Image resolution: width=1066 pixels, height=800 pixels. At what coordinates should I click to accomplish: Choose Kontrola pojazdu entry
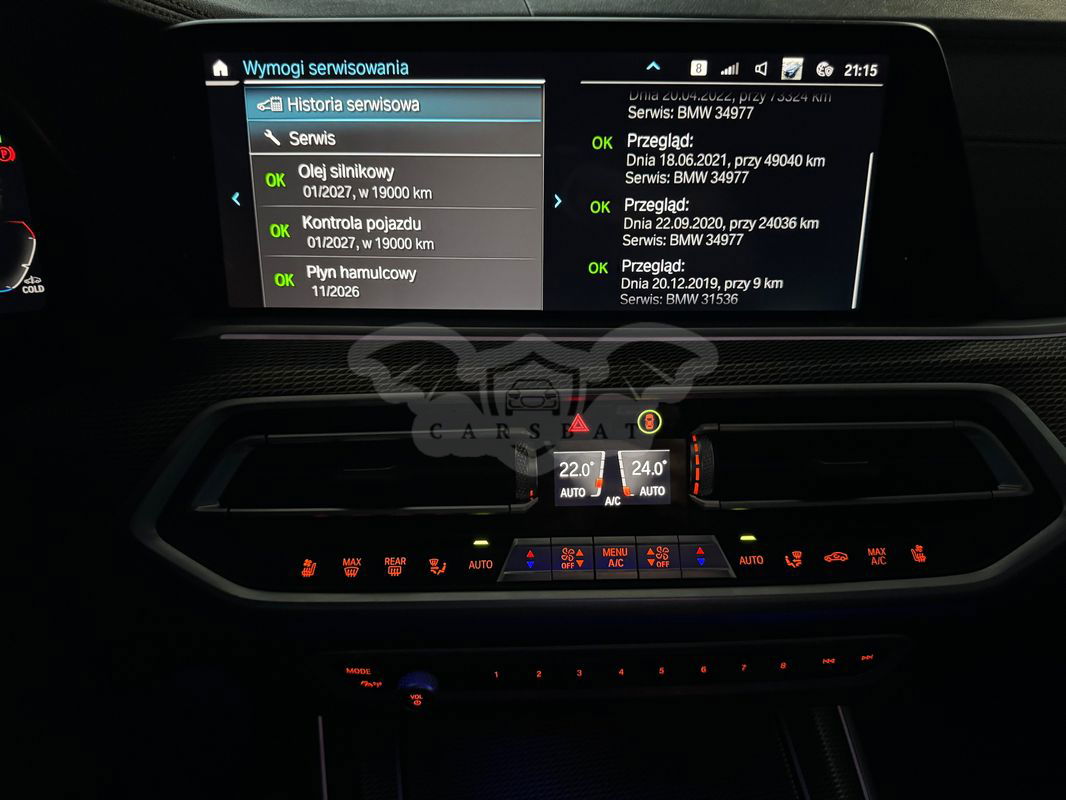(394, 232)
